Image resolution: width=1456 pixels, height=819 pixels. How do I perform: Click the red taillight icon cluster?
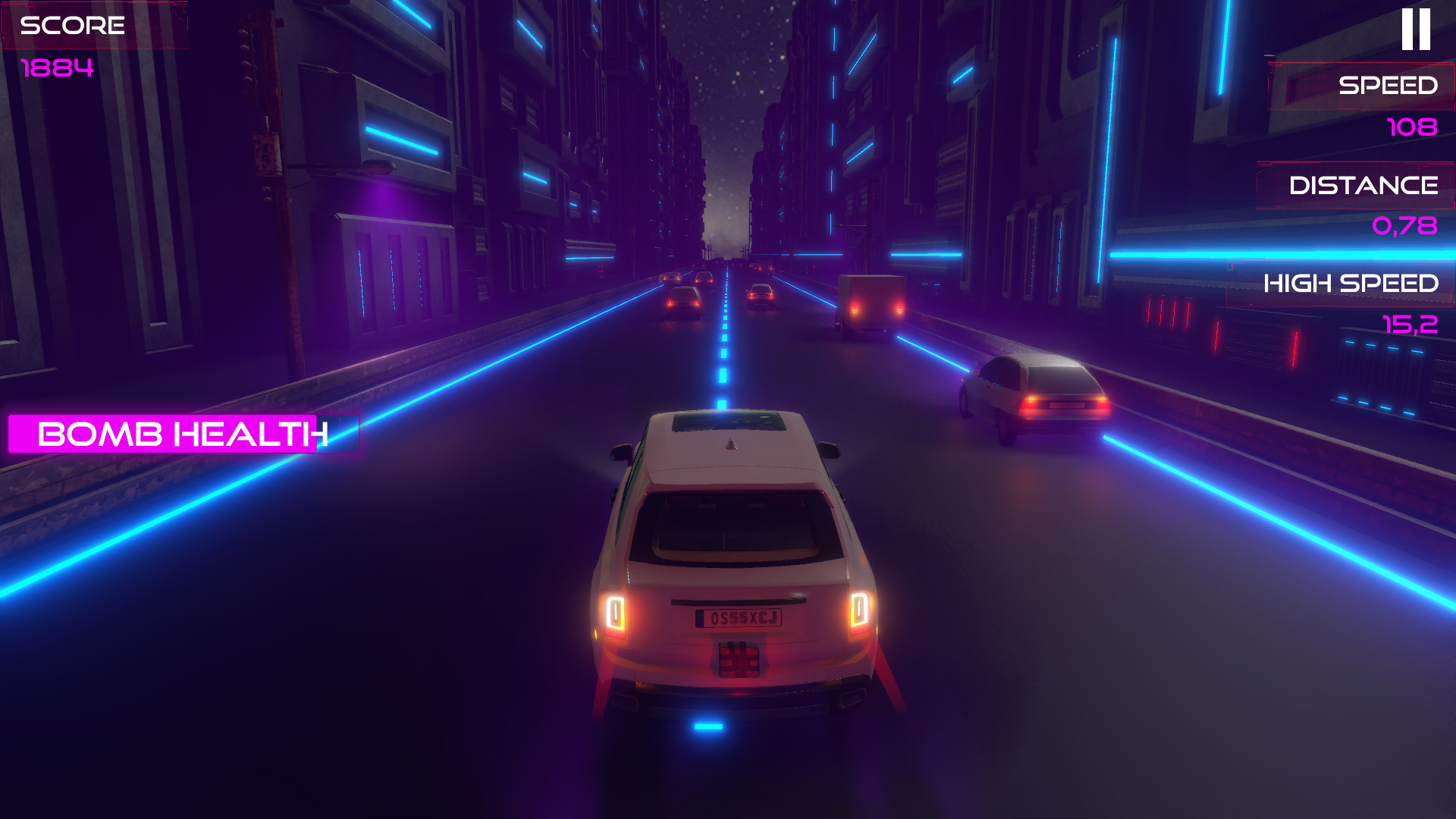point(614,614)
